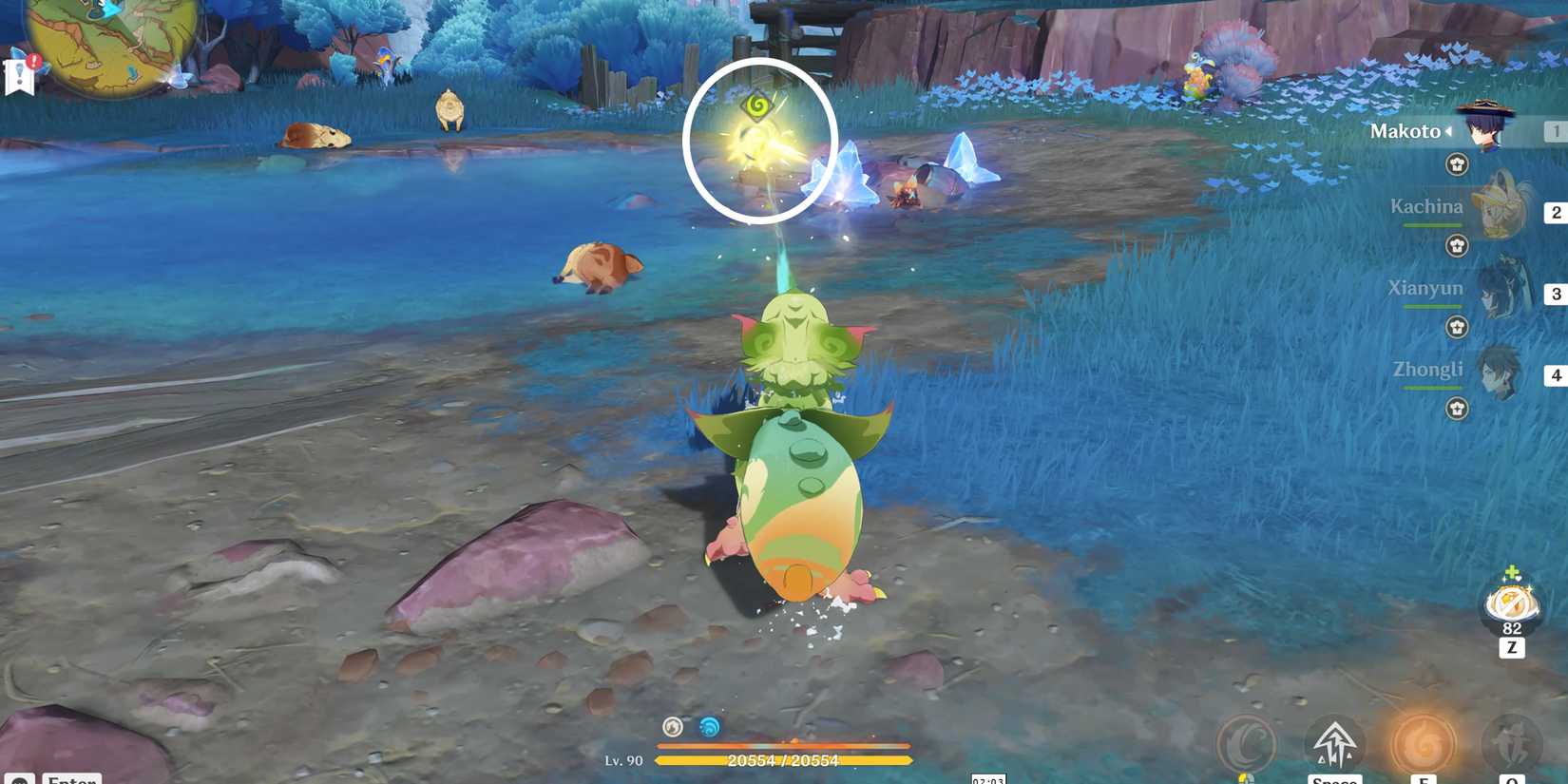Image resolution: width=1568 pixels, height=784 pixels.
Task: Toggle Zhongli's party flower marker
Action: pyautogui.click(x=1457, y=410)
